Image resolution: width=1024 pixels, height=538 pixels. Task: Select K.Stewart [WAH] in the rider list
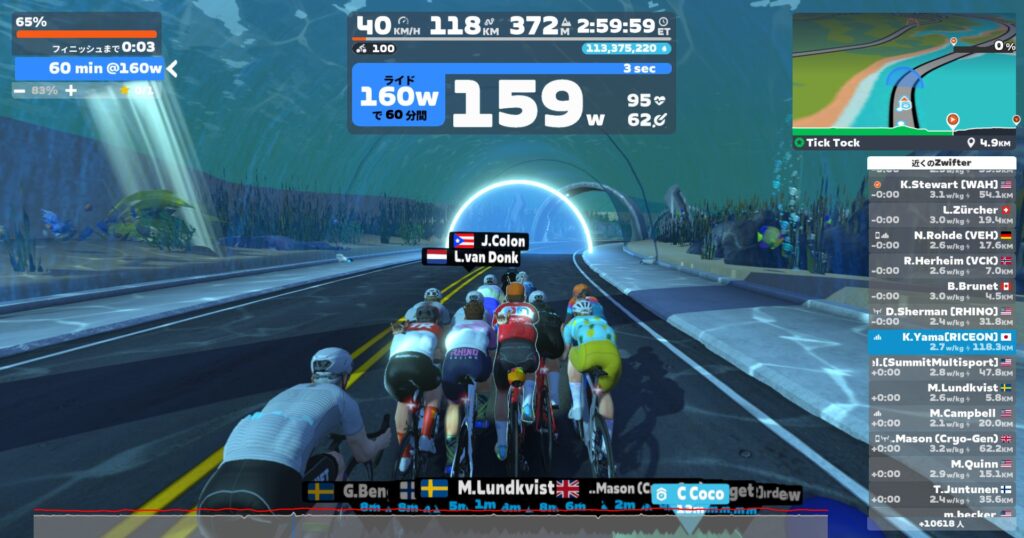(x=941, y=189)
